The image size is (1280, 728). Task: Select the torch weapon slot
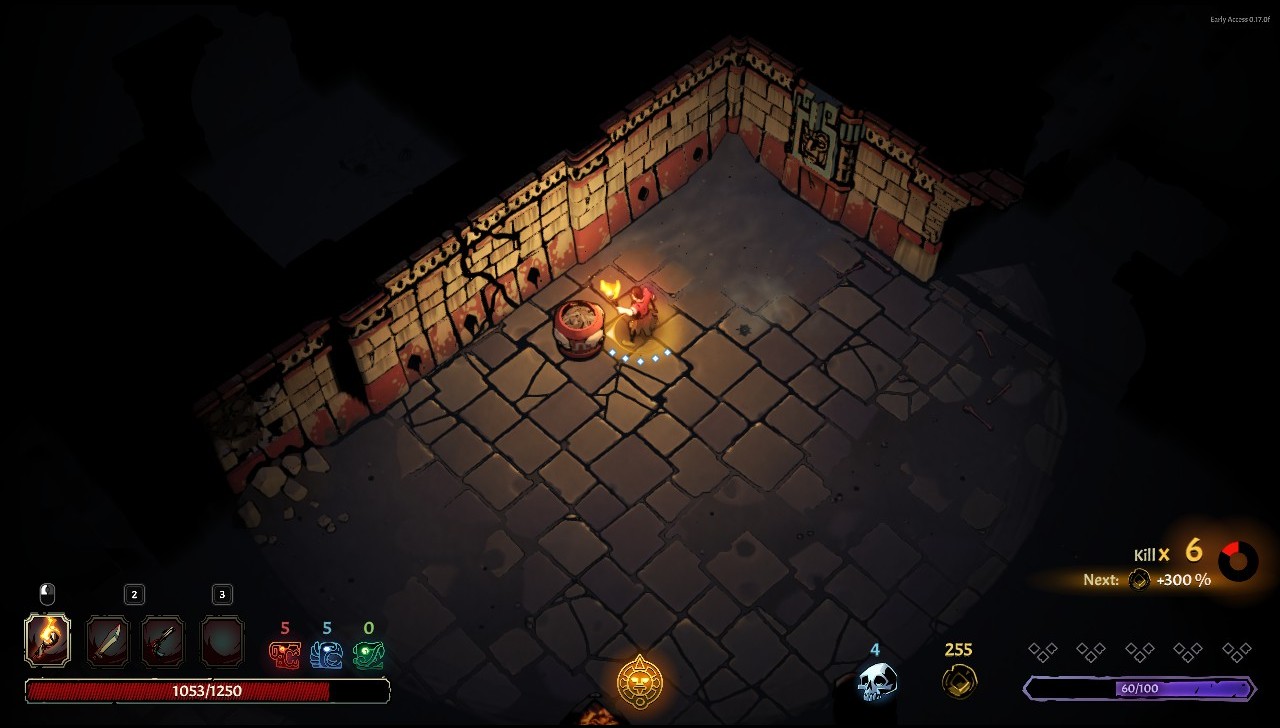tap(47, 641)
